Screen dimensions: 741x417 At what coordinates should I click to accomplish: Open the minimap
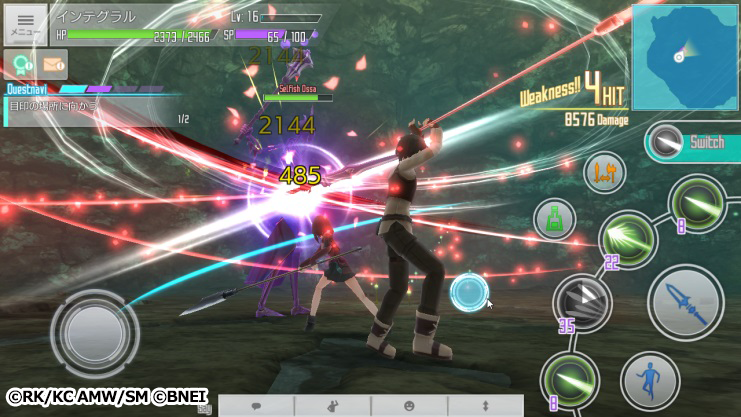point(685,56)
